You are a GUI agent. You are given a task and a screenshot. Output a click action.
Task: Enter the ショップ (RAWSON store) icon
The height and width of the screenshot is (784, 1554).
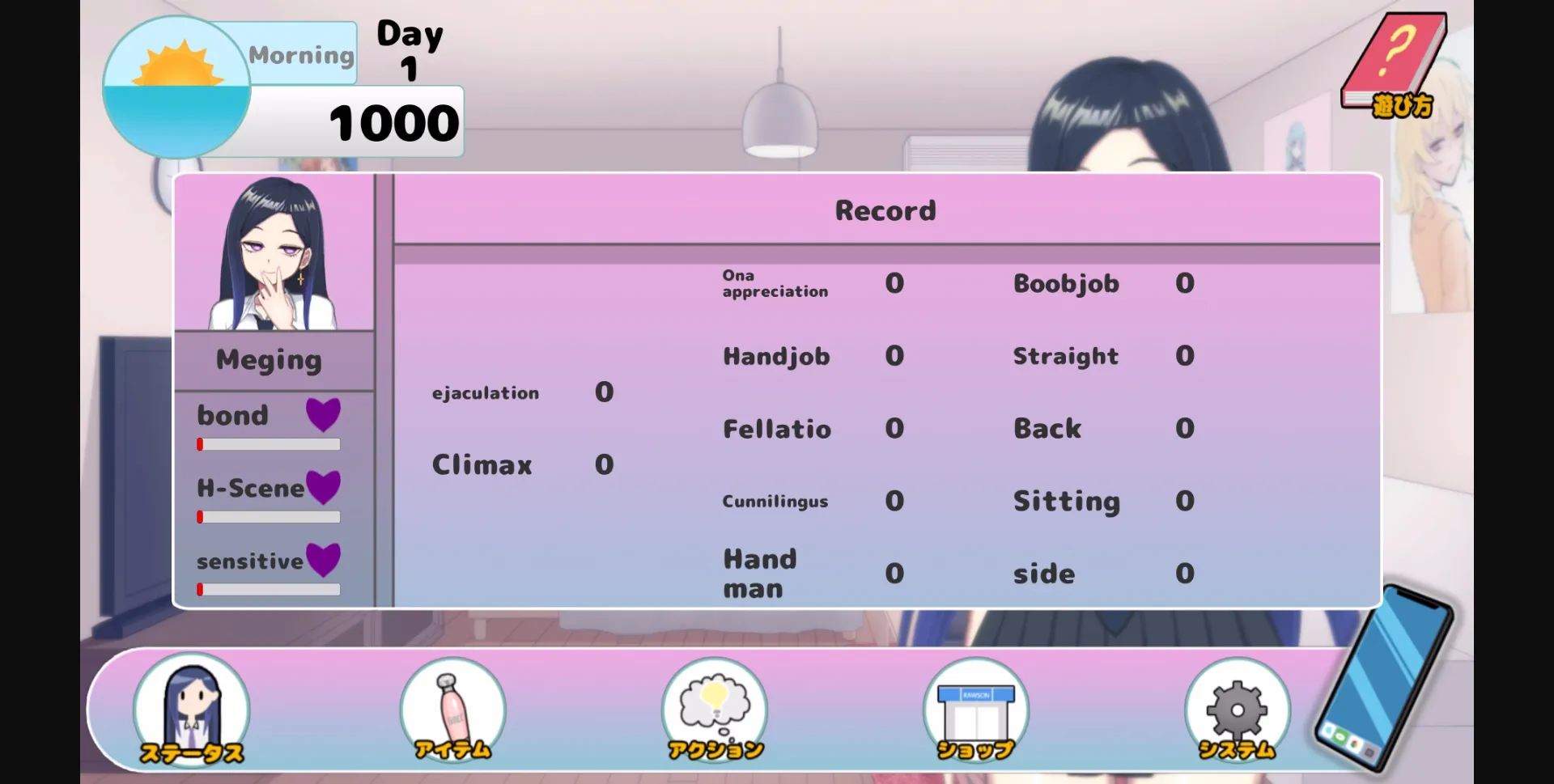click(974, 708)
